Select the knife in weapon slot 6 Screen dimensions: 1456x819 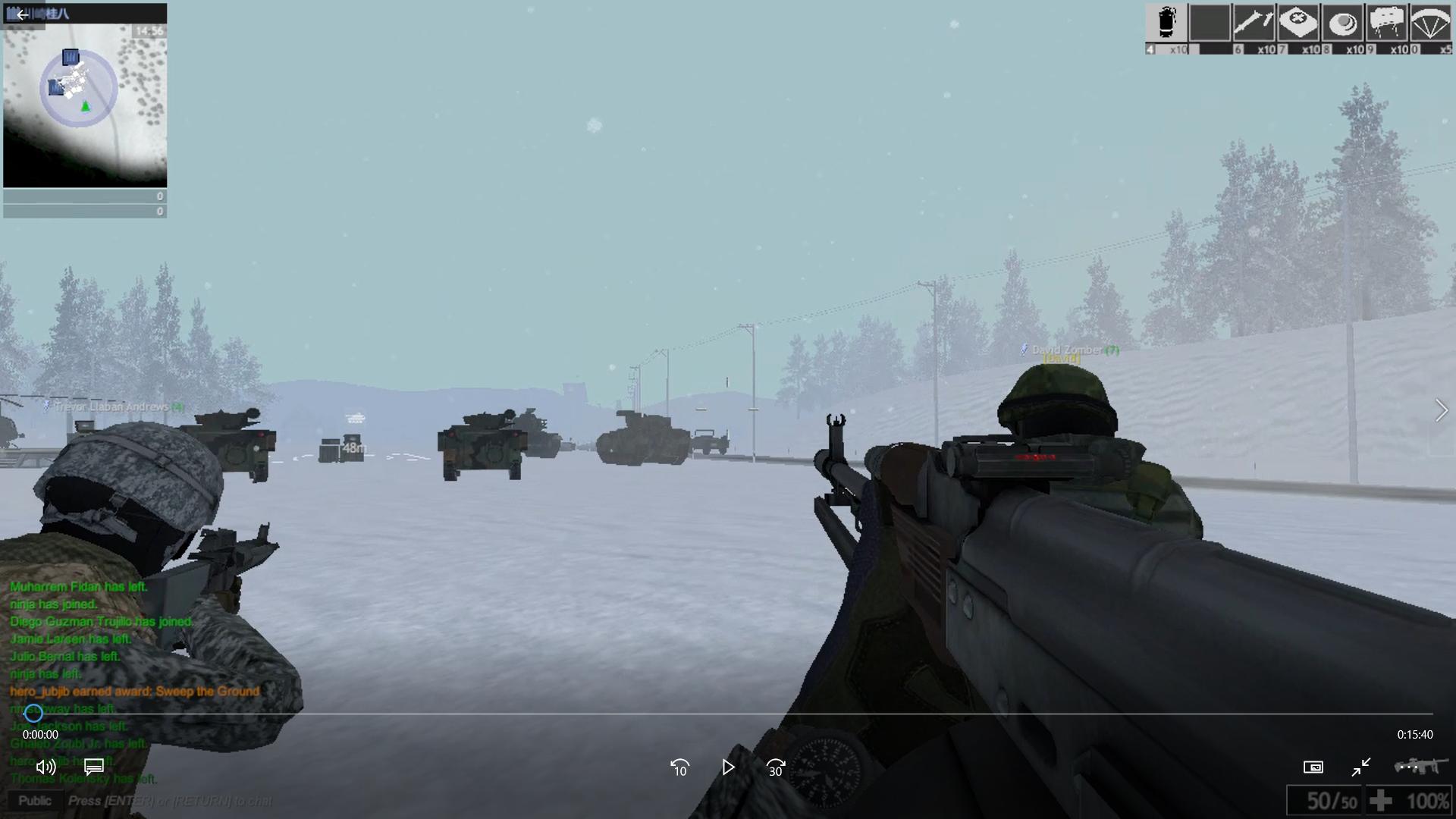click(x=1254, y=23)
